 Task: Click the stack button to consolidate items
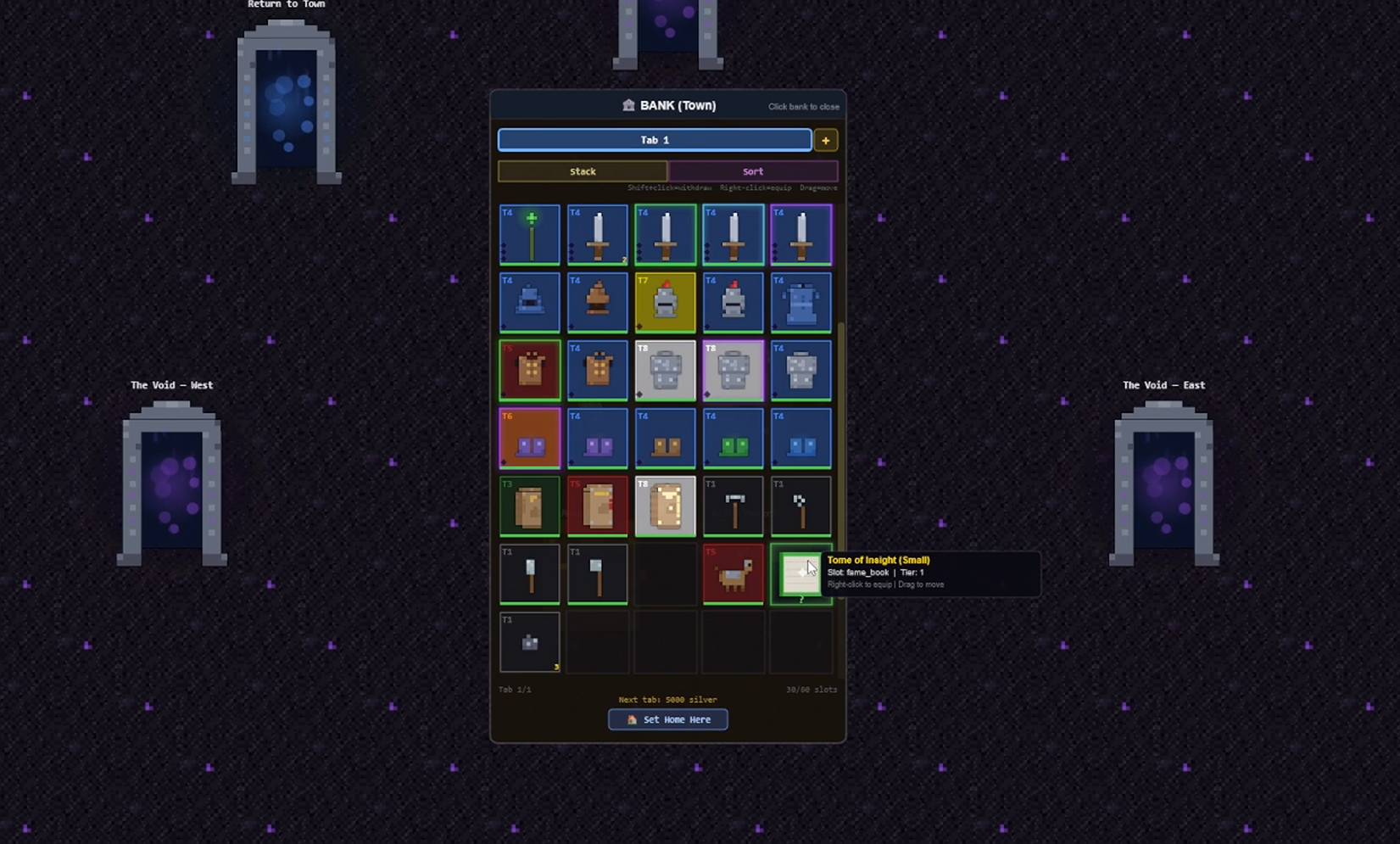pos(583,170)
